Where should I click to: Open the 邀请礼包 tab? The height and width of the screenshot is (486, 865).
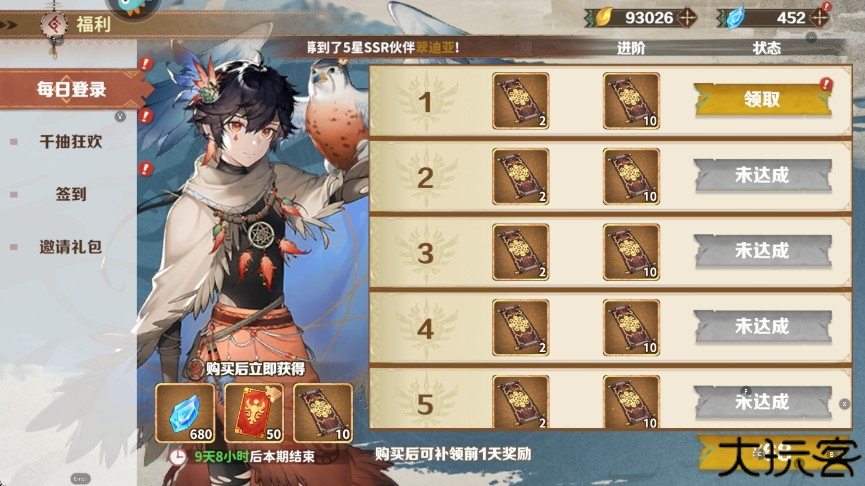71,246
